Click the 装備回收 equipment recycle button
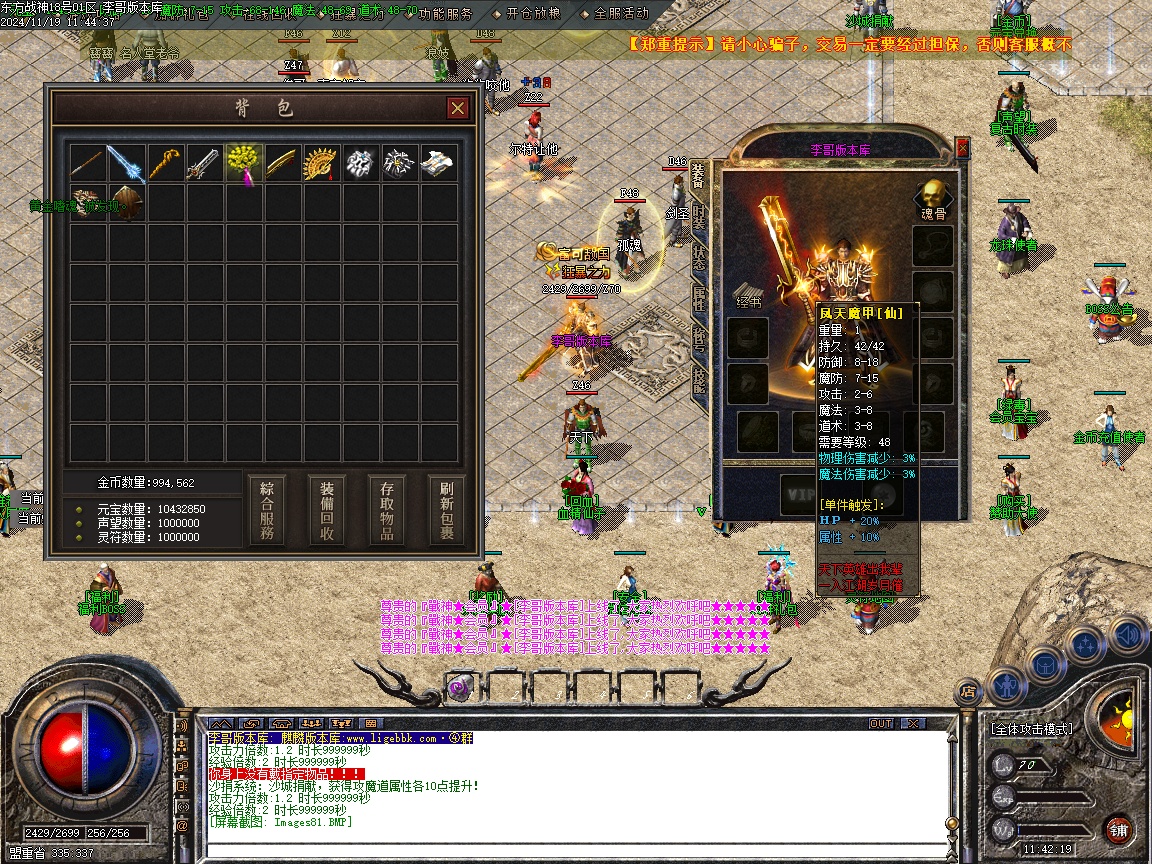The image size is (1152, 864). (327, 509)
